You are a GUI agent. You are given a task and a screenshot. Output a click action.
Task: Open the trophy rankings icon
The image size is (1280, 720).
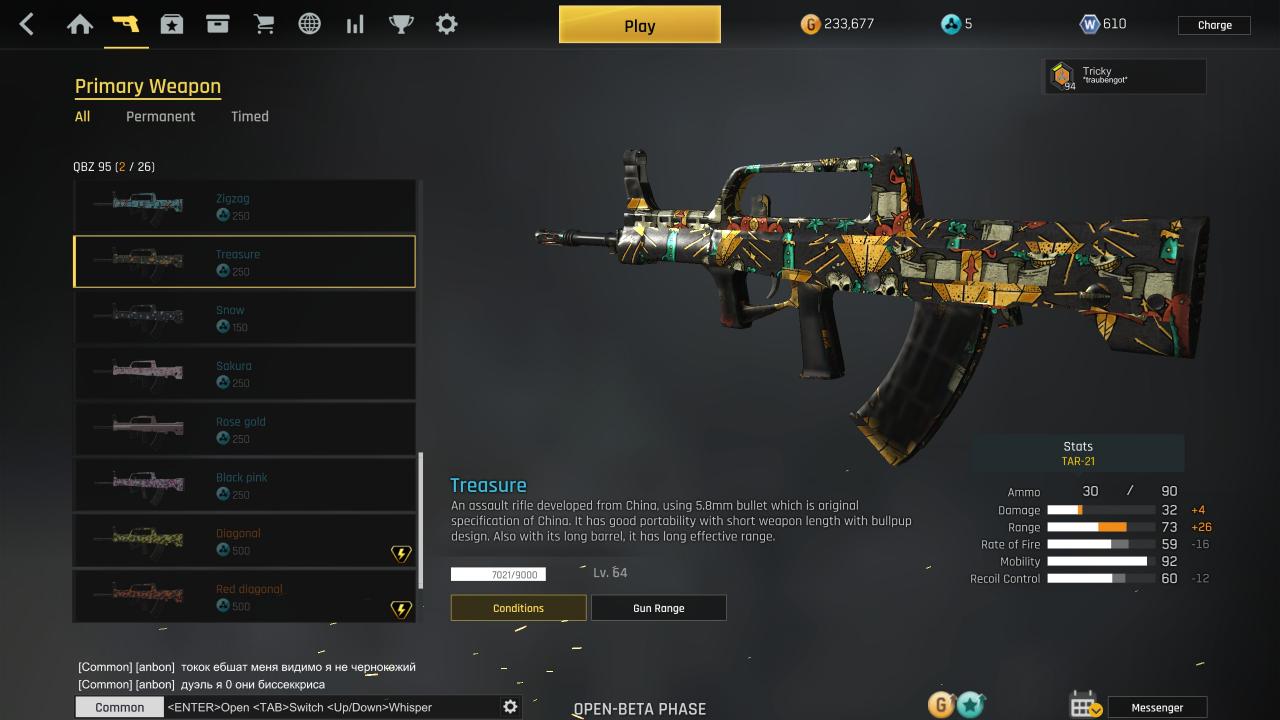[x=401, y=24]
